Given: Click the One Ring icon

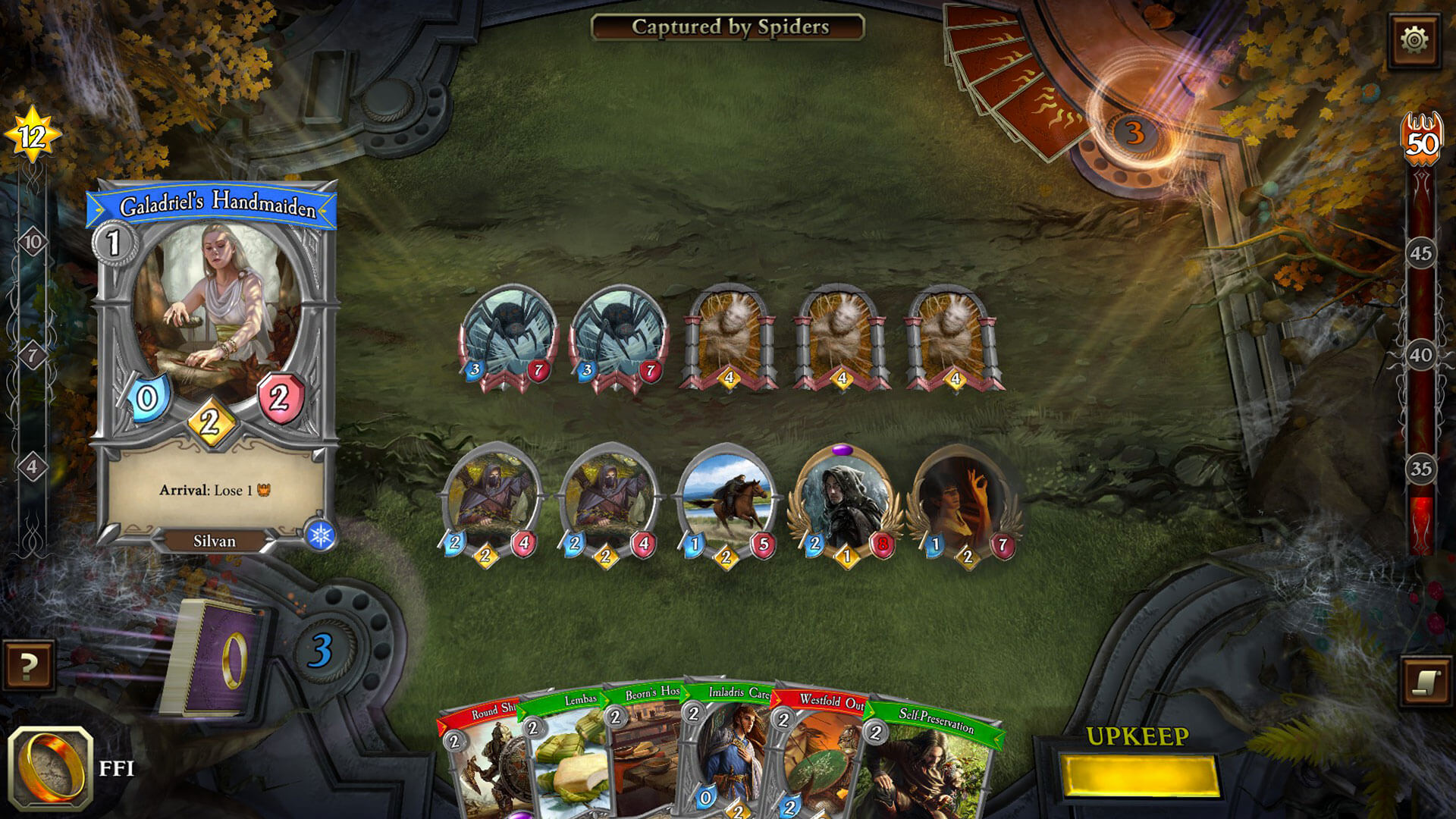Looking at the screenshot, I should 51,767.
